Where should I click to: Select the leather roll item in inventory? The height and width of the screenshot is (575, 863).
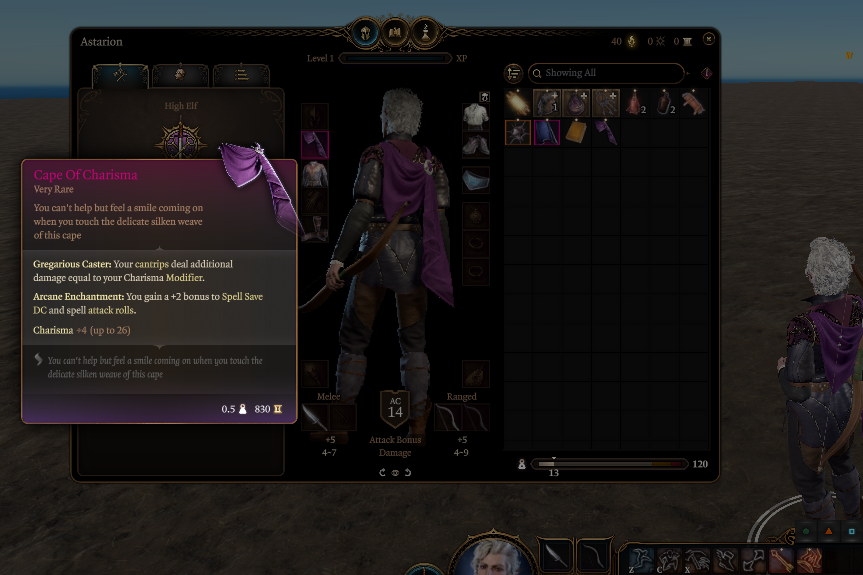tap(693, 103)
